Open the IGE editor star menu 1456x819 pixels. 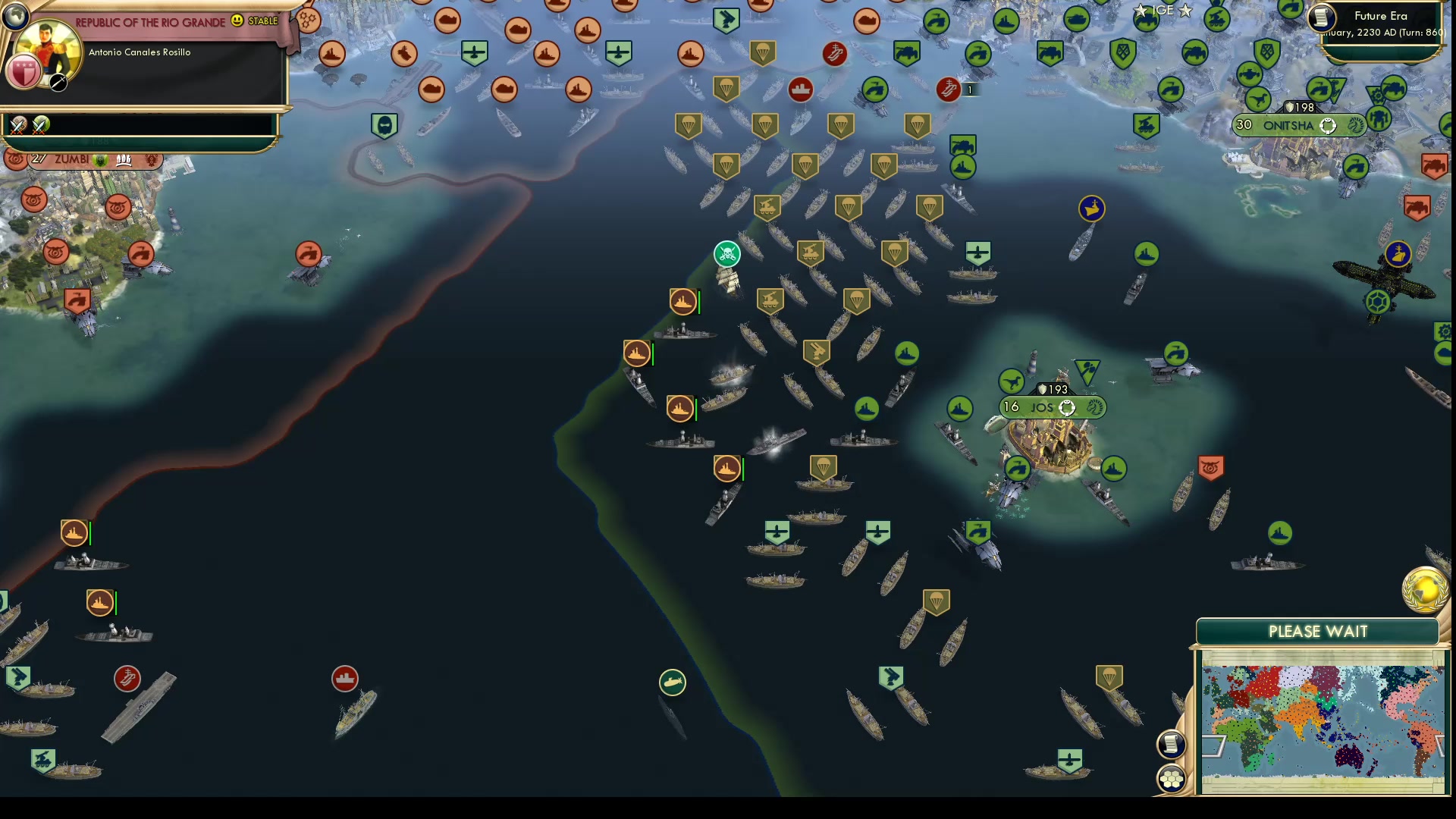point(1163,11)
